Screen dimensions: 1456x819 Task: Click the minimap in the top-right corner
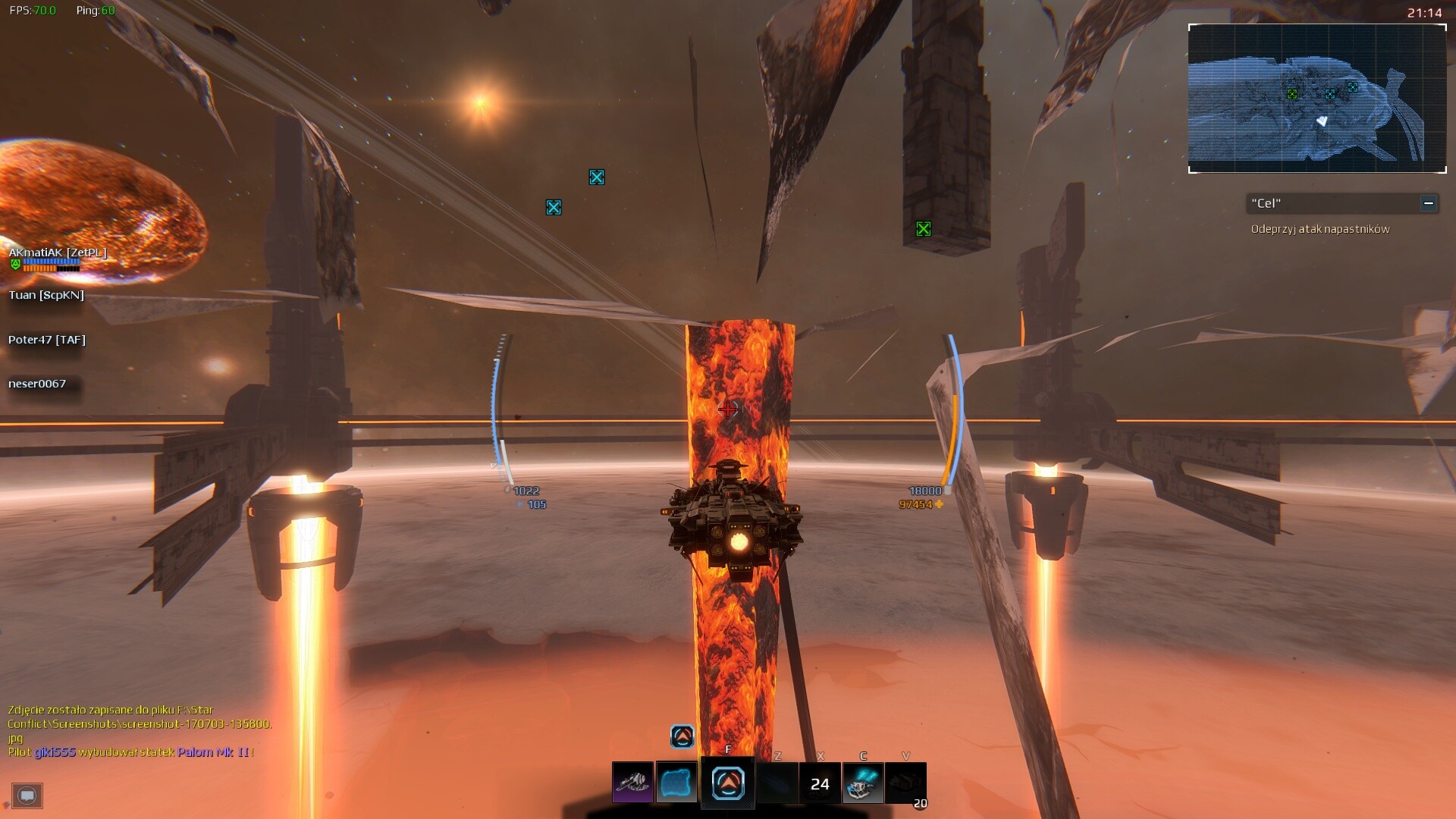coord(1316,99)
